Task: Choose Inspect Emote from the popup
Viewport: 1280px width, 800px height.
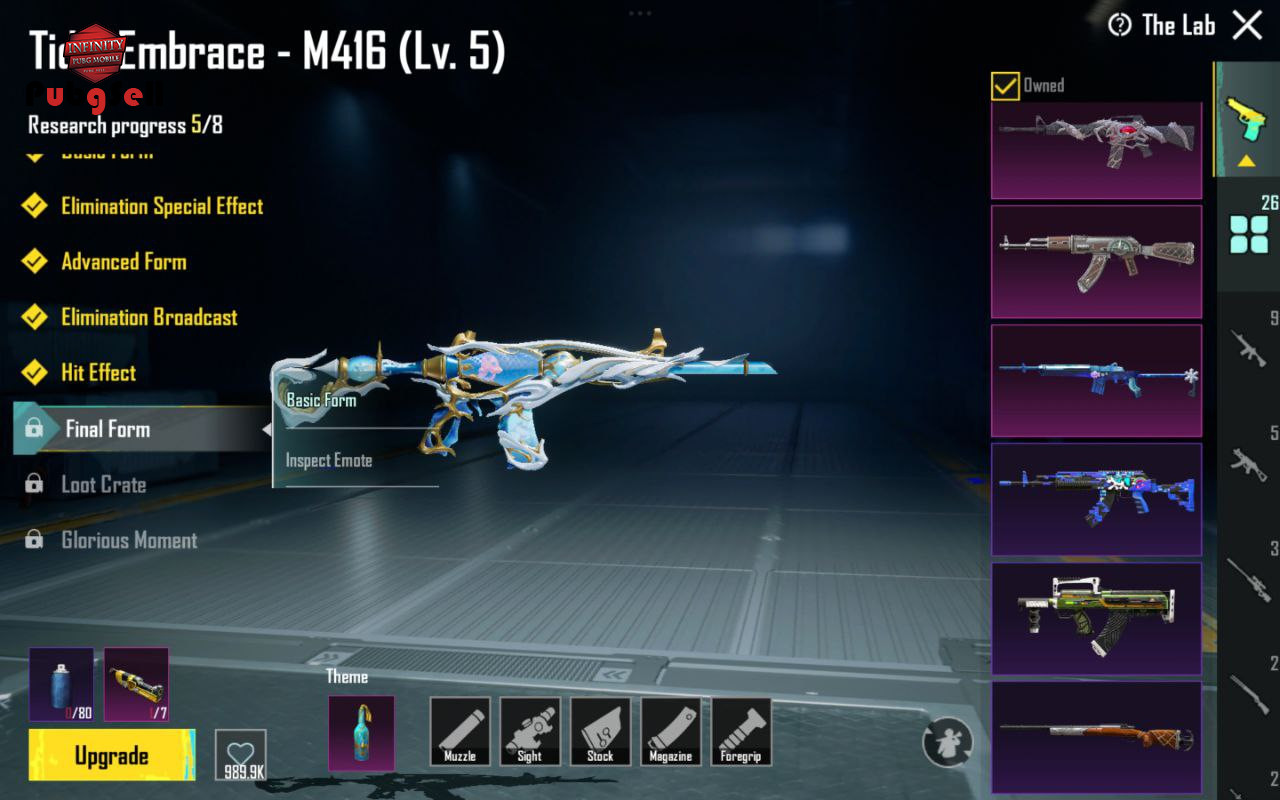Action: pyautogui.click(x=329, y=461)
